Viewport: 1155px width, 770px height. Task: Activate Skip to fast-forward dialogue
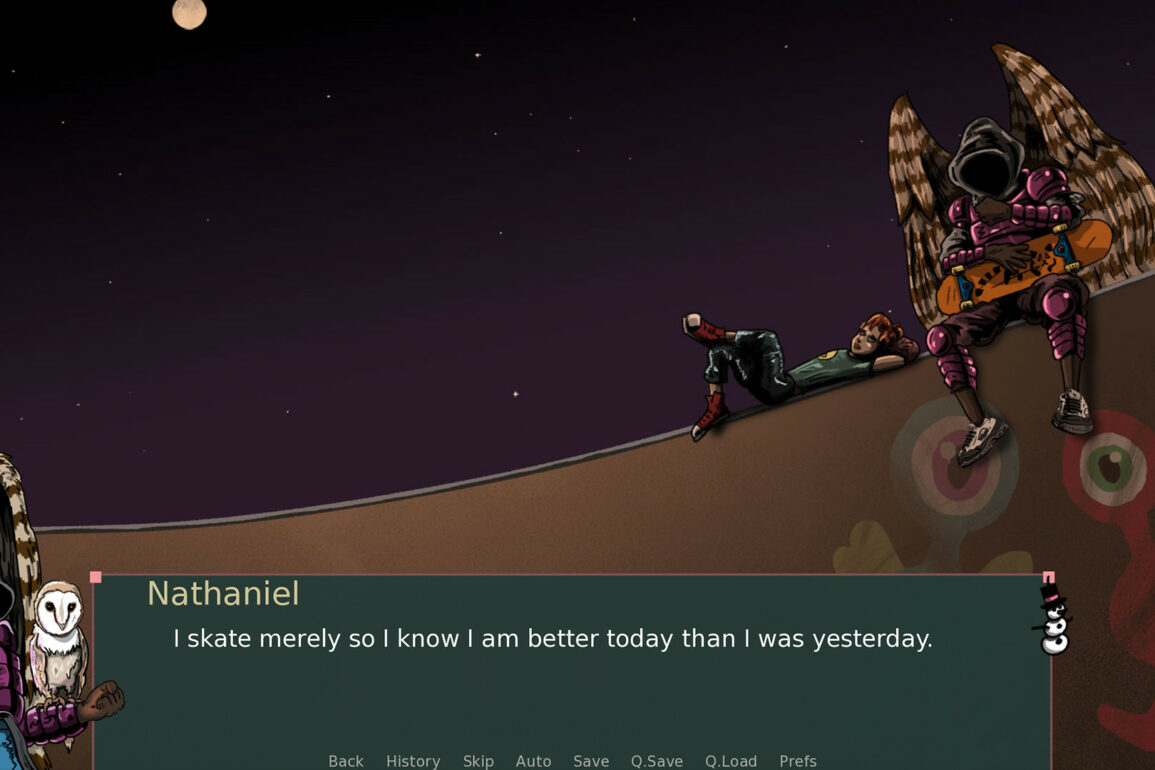pos(478,761)
